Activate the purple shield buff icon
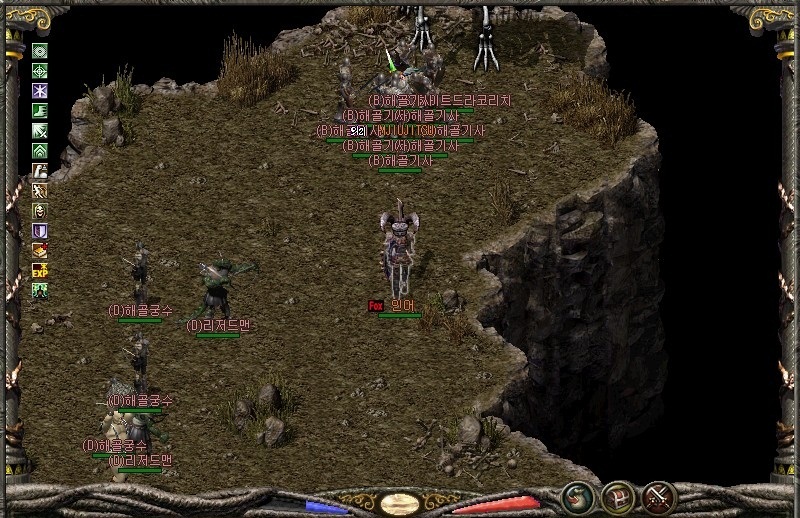The width and height of the screenshot is (800, 518). coord(40,230)
